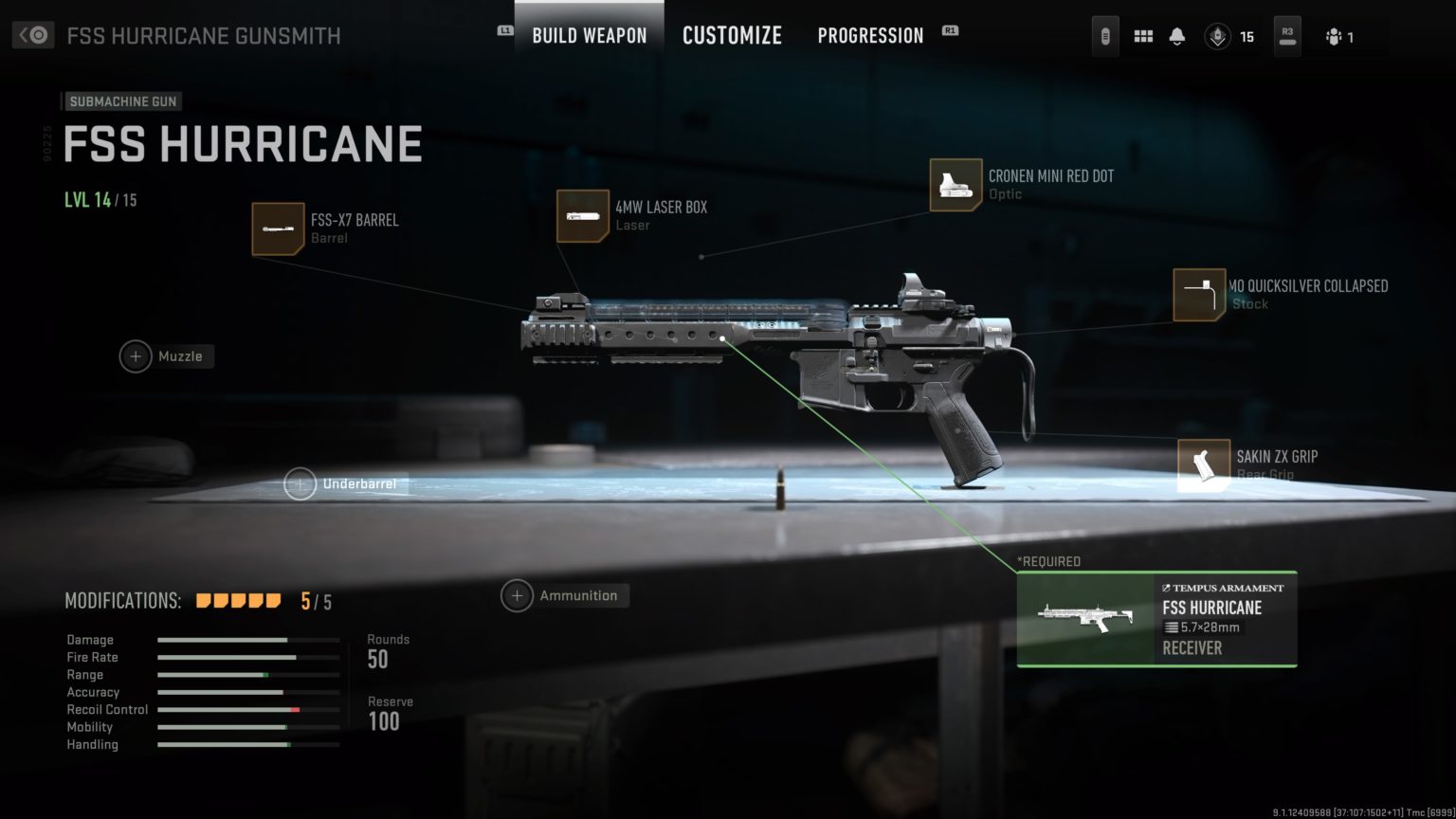Add an Underbarrel attachment
This screenshot has width=1456, height=819.
coord(300,484)
